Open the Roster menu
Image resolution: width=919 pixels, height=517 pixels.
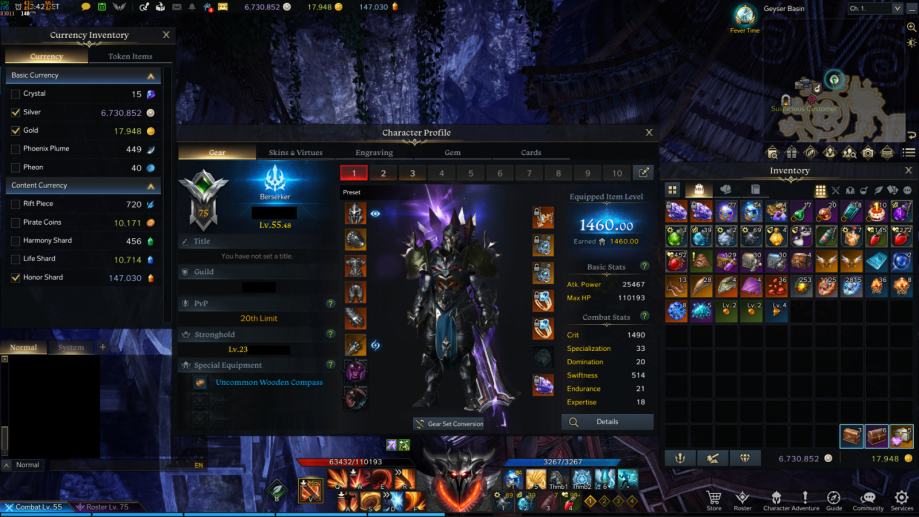742,498
